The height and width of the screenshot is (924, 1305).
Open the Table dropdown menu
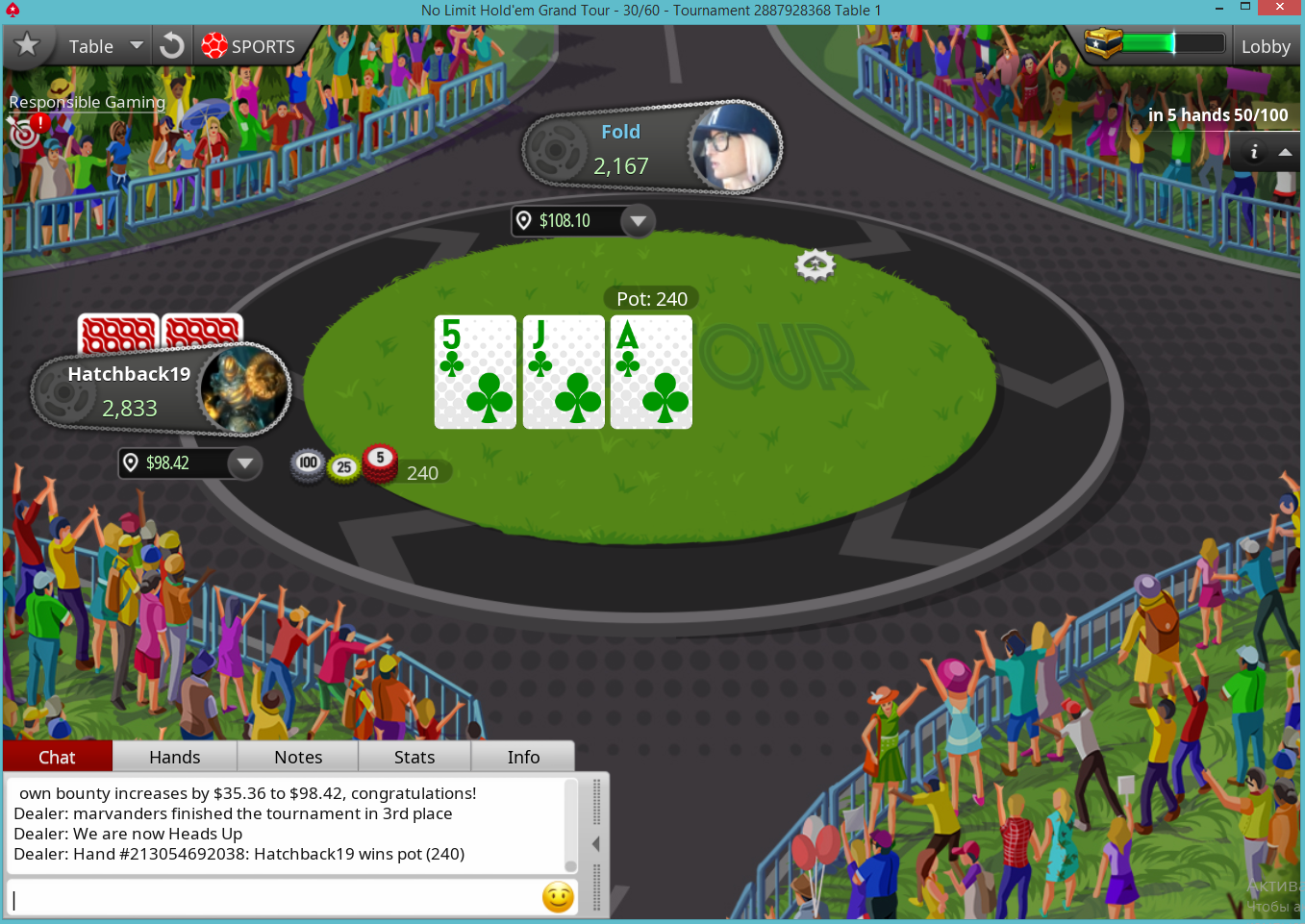click(104, 46)
